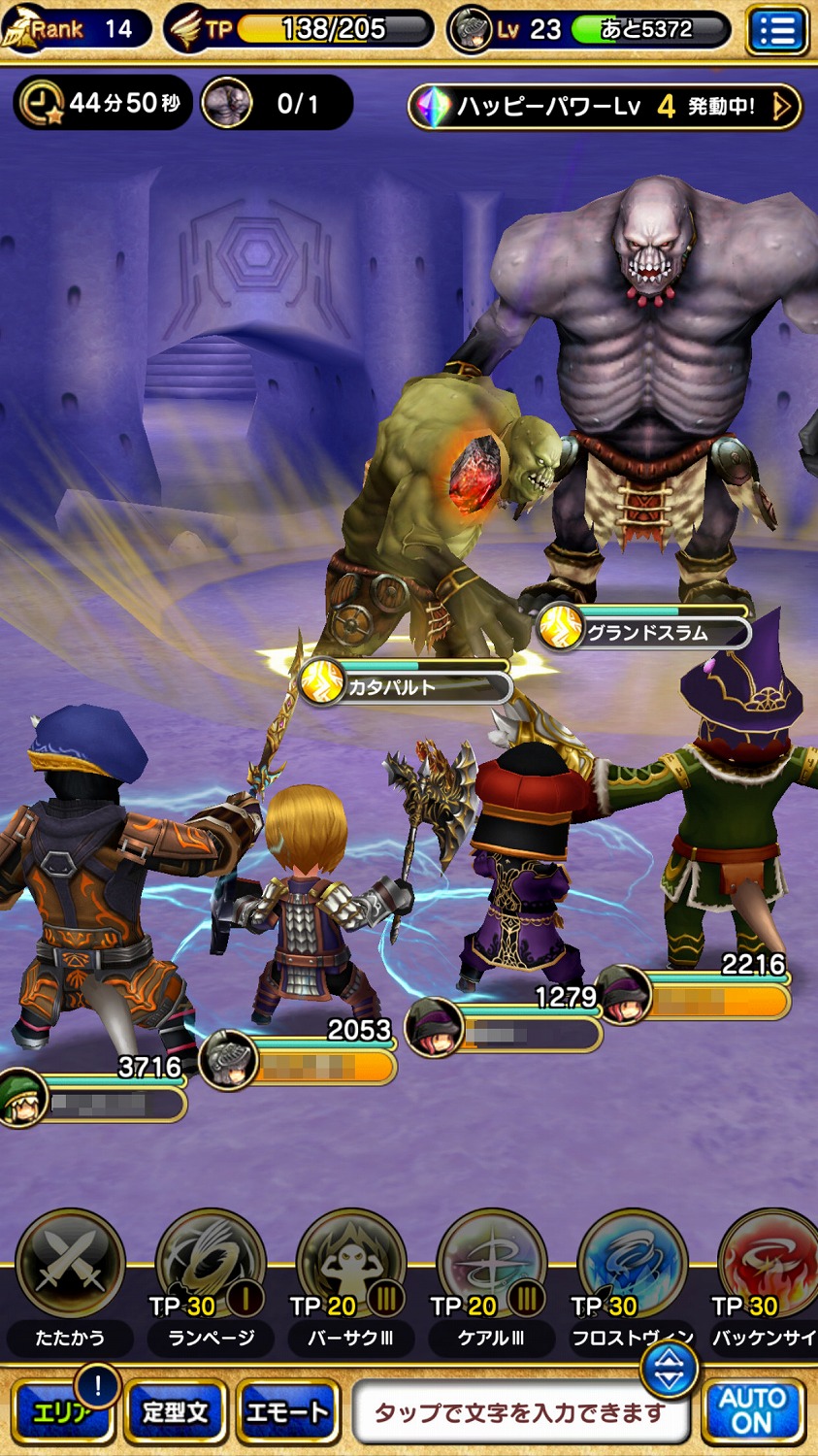Open the エモート emote menu
The height and width of the screenshot is (1456, 818).
(x=287, y=1412)
